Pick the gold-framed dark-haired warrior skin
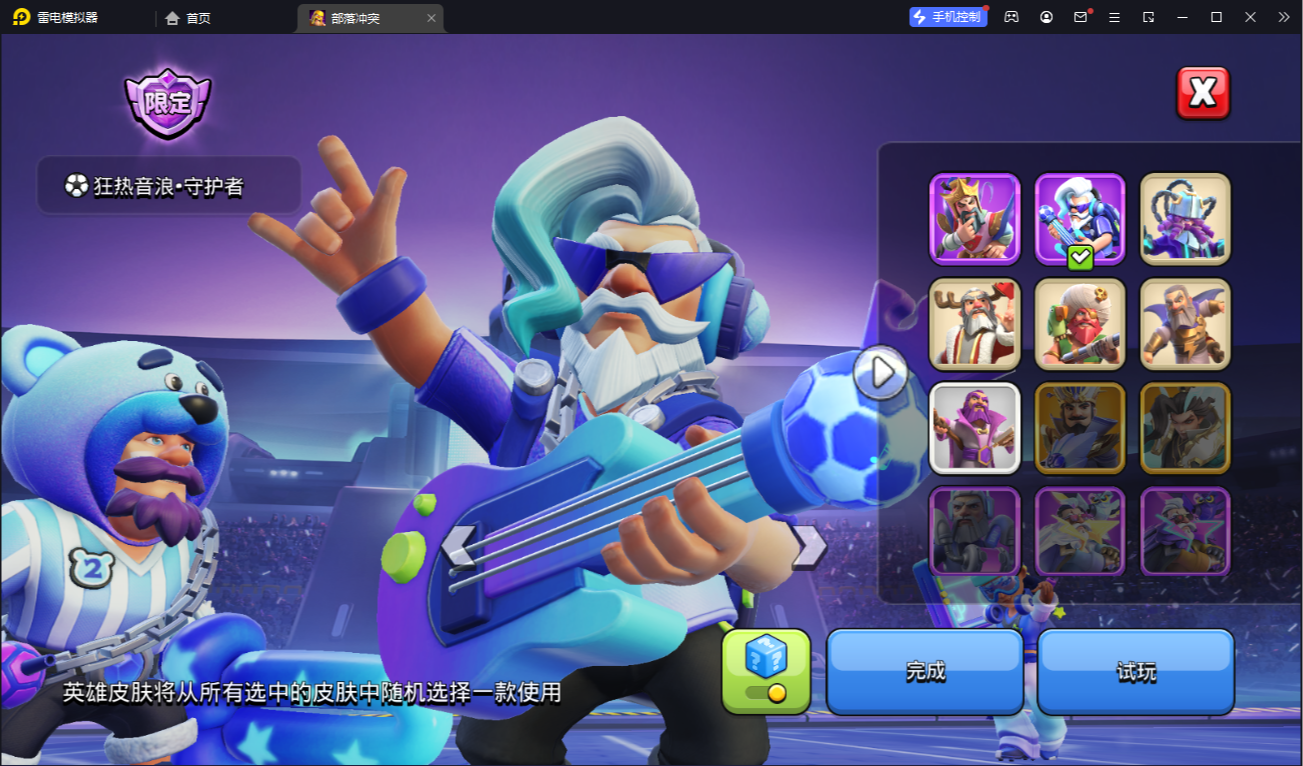 click(x=1185, y=428)
